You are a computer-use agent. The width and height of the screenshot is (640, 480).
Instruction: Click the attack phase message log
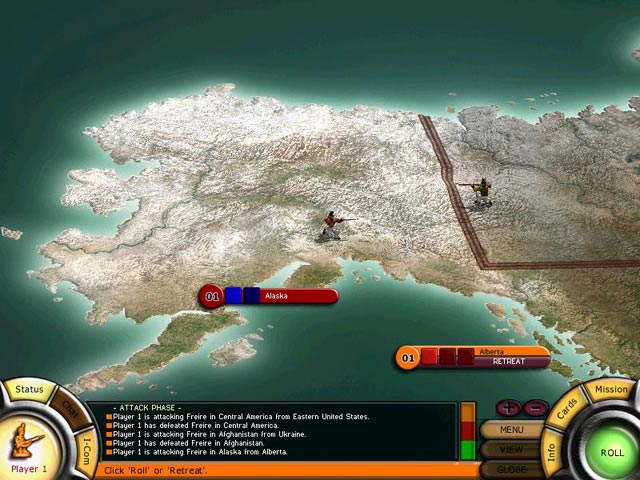tap(270, 431)
